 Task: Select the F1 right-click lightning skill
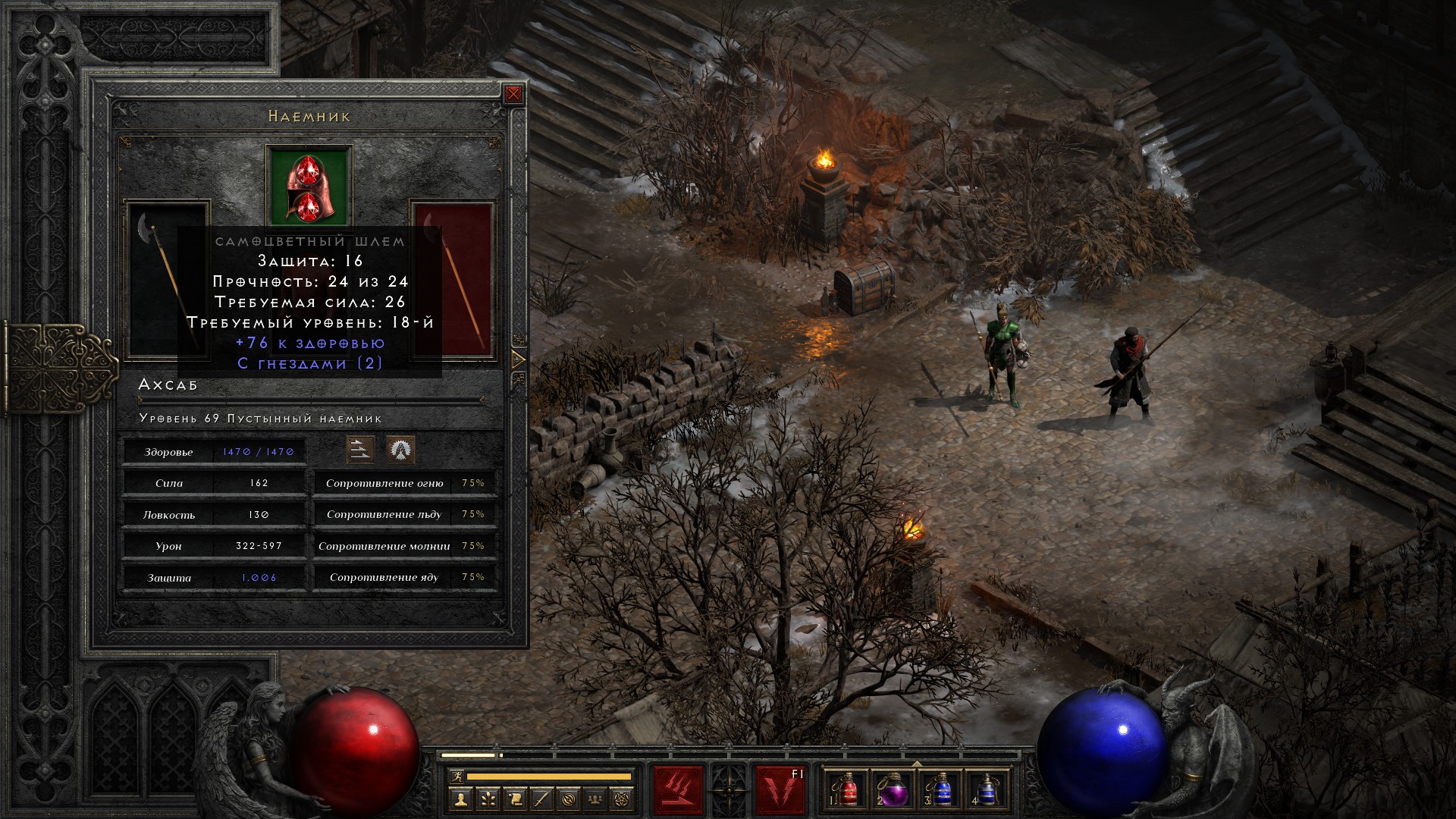click(780, 790)
